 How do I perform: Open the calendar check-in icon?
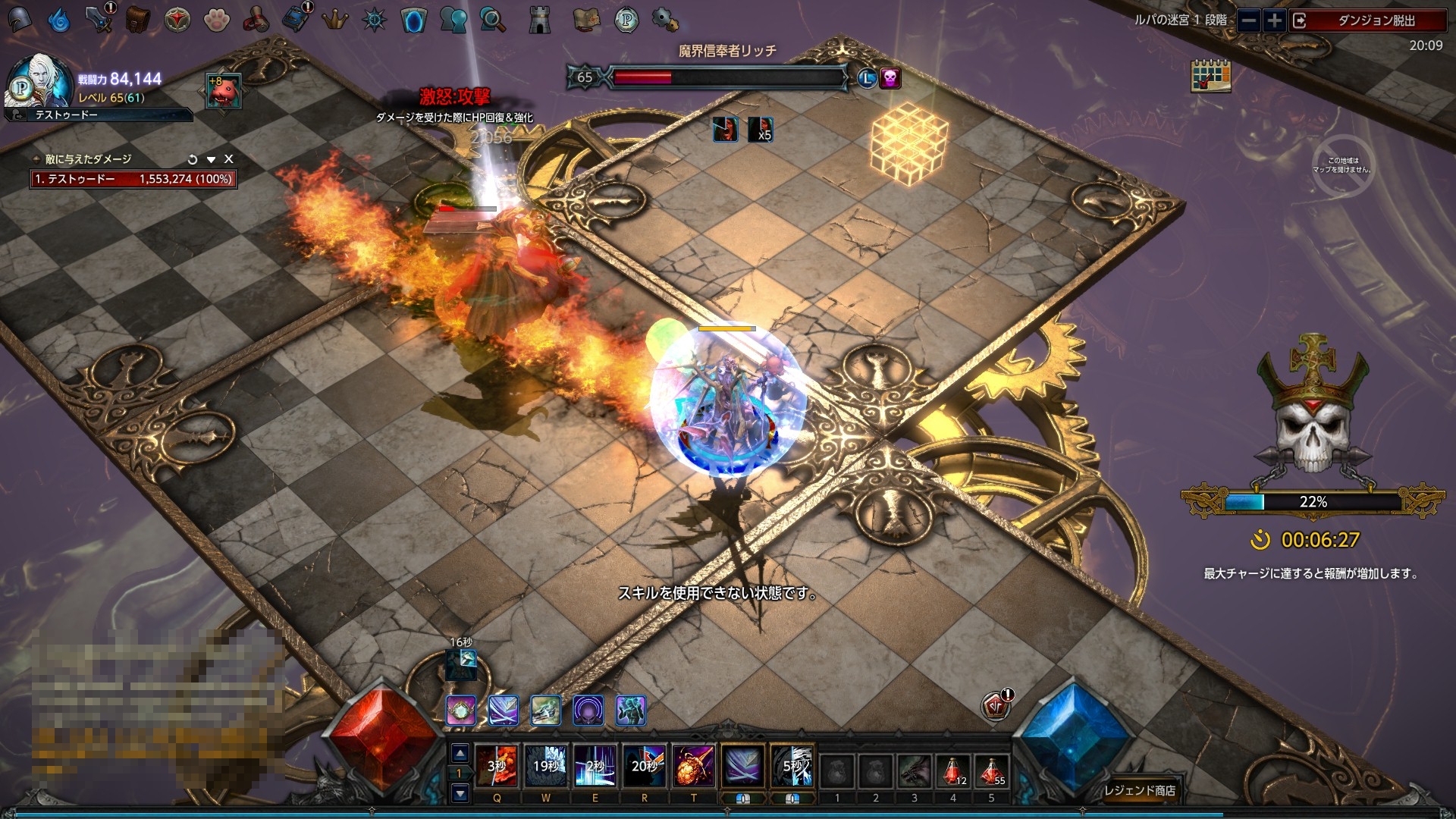[1210, 76]
